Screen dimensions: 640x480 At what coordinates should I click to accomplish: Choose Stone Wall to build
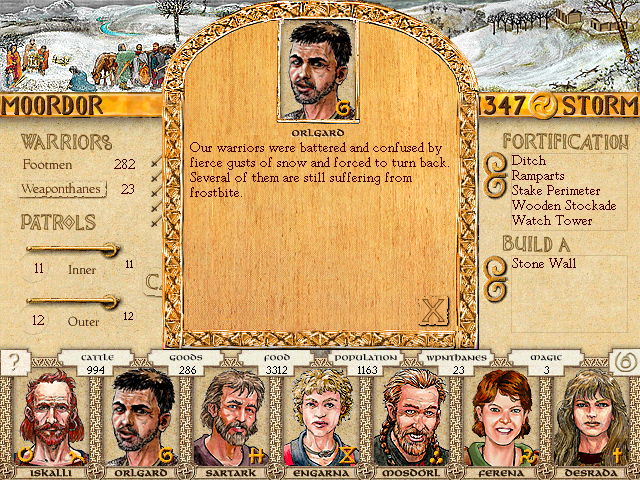pos(544,263)
